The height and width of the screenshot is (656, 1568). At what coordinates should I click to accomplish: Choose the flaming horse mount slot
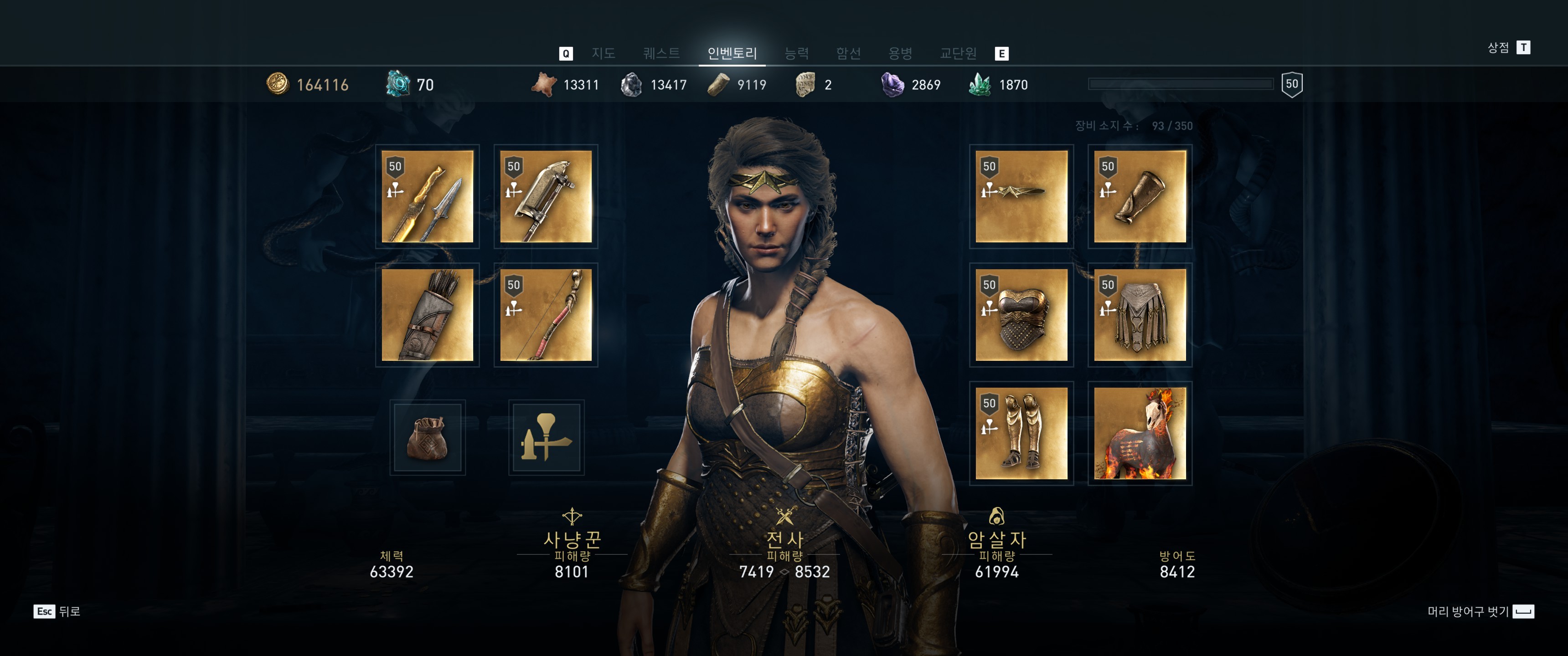[1140, 433]
